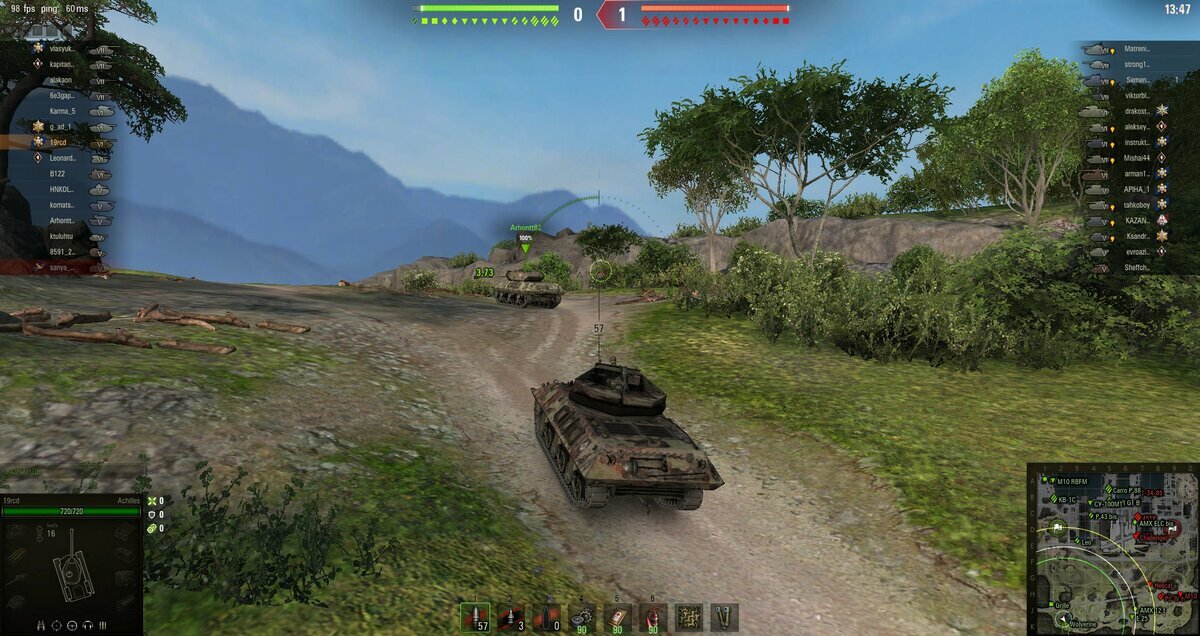Image resolution: width=1200 pixels, height=636 pixels.
Task: Activate the fire extinguisher consumable
Action: tap(653, 617)
